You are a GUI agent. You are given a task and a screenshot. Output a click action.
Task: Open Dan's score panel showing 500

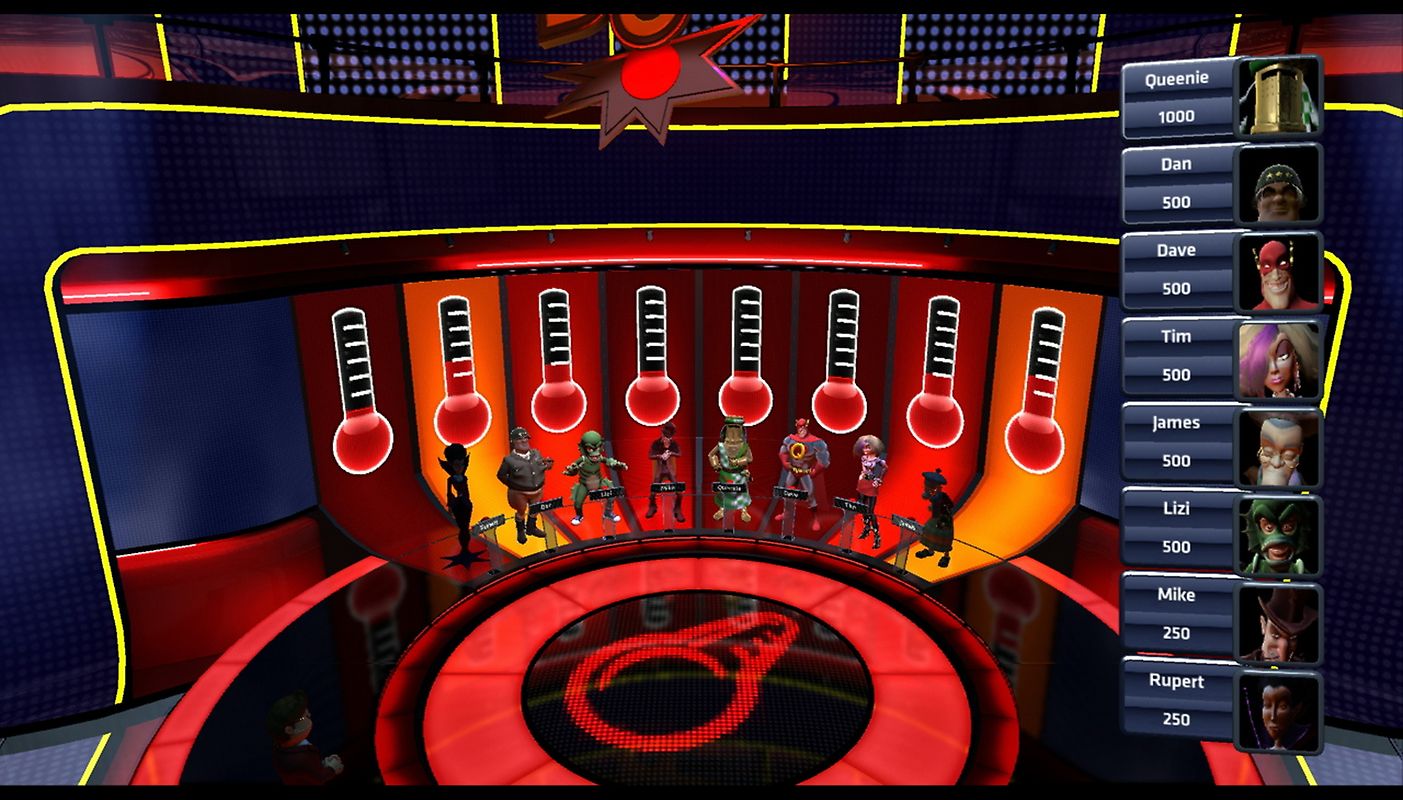[x=1178, y=183]
